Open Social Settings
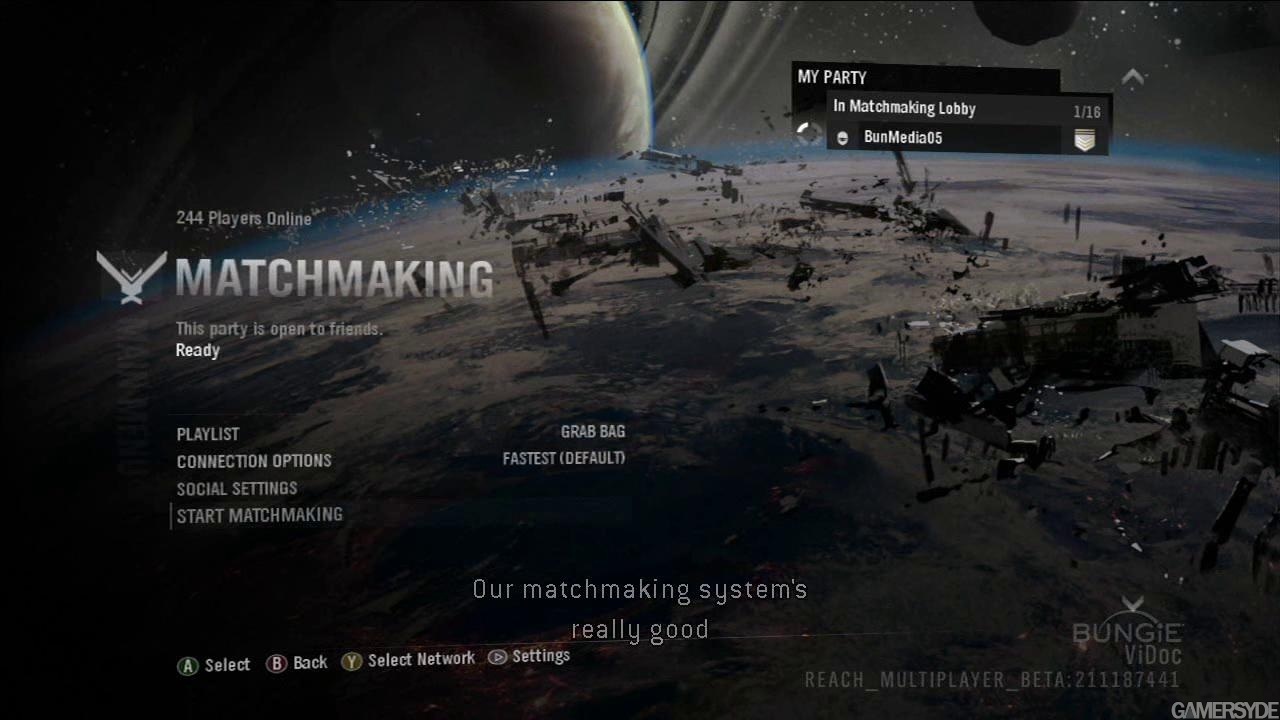Viewport: 1280px width, 720px height. [x=237, y=488]
